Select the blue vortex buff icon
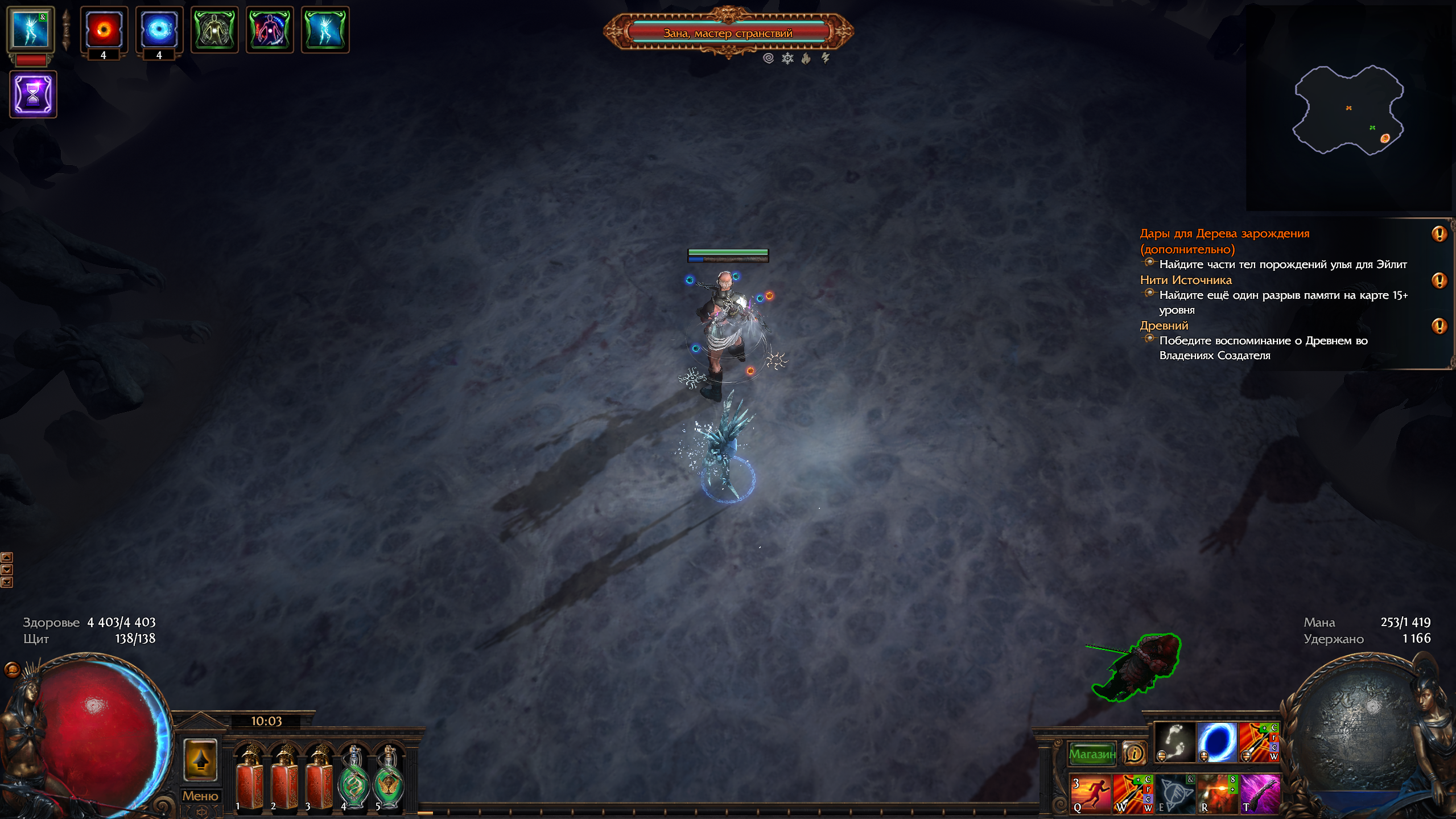 (159, 30)
